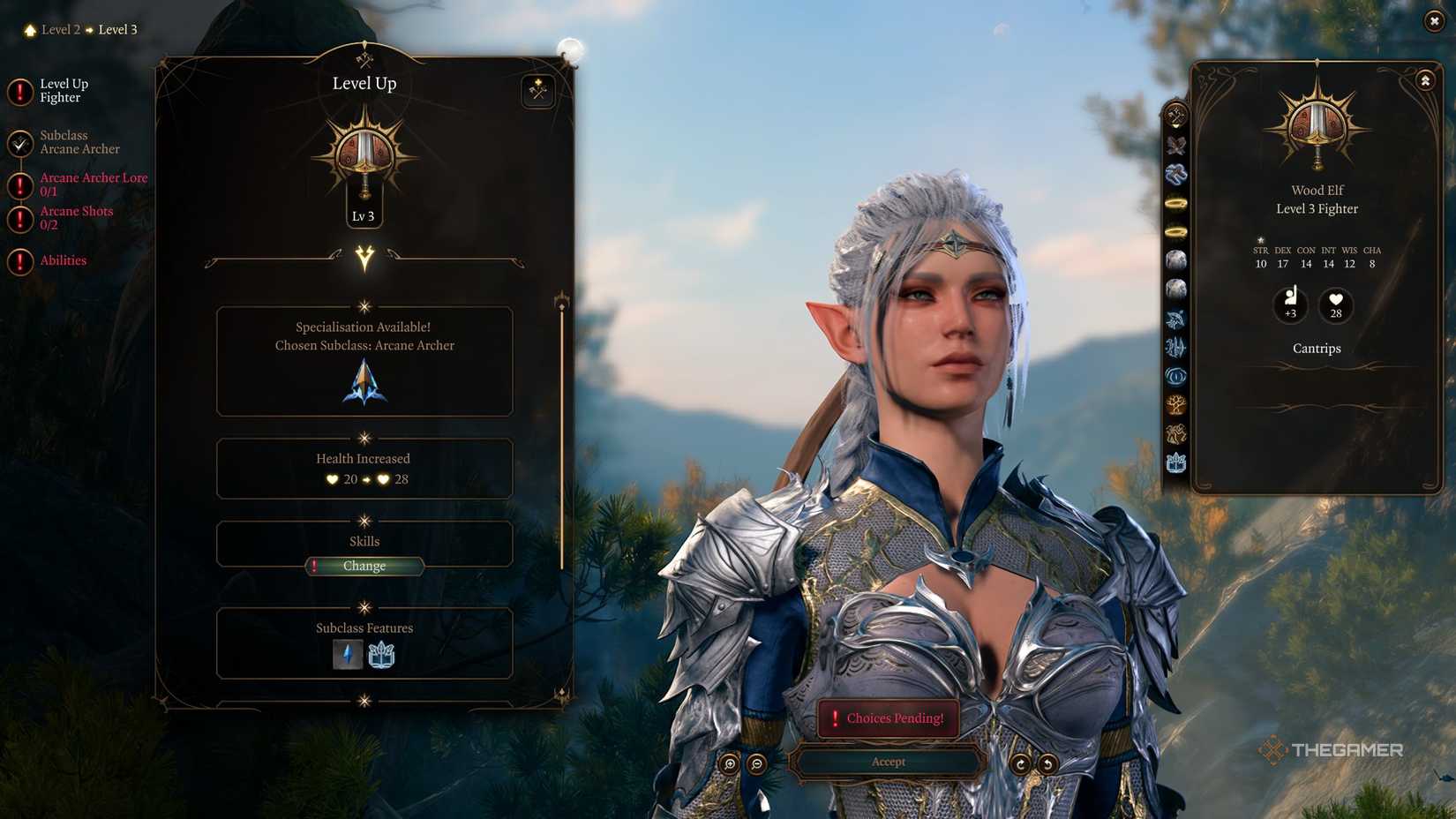This screenshot has height=819, width=1456.
Task: Click the Choices Pending notification
Action: [889, 718]
